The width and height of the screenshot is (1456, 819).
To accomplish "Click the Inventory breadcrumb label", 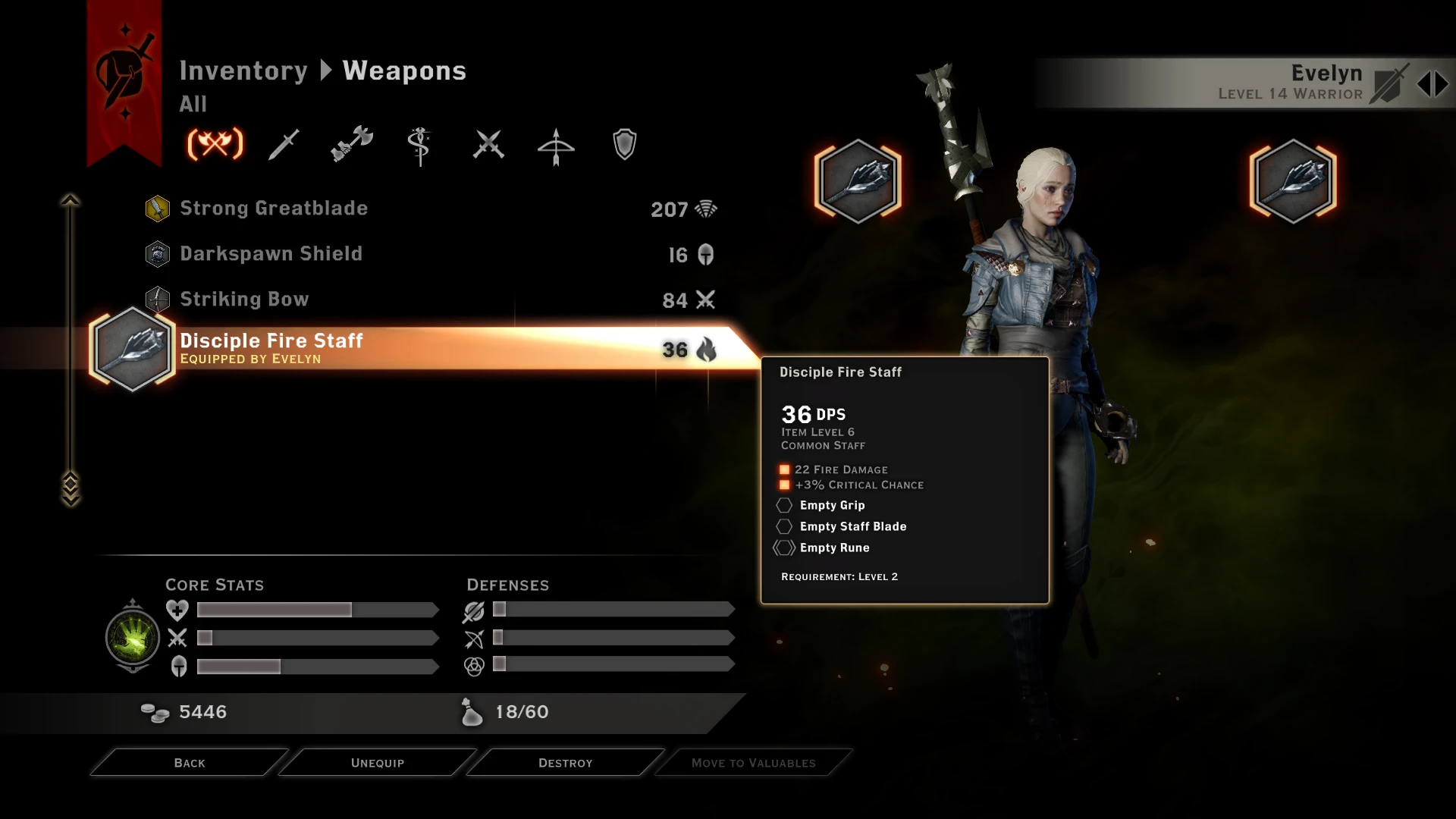I will pyautogui.click(x=244, y=71).
